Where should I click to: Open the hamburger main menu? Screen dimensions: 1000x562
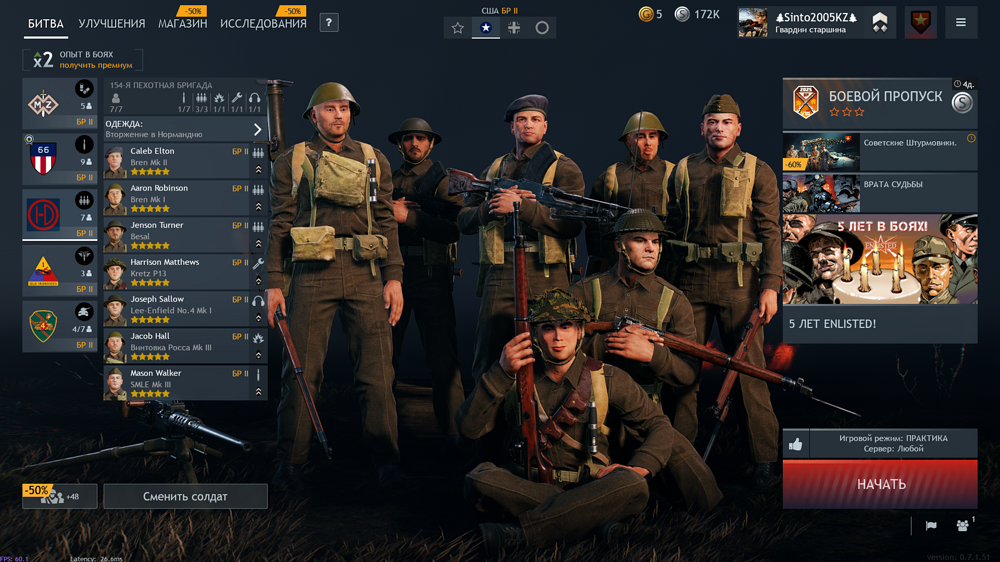pos(961,22)
